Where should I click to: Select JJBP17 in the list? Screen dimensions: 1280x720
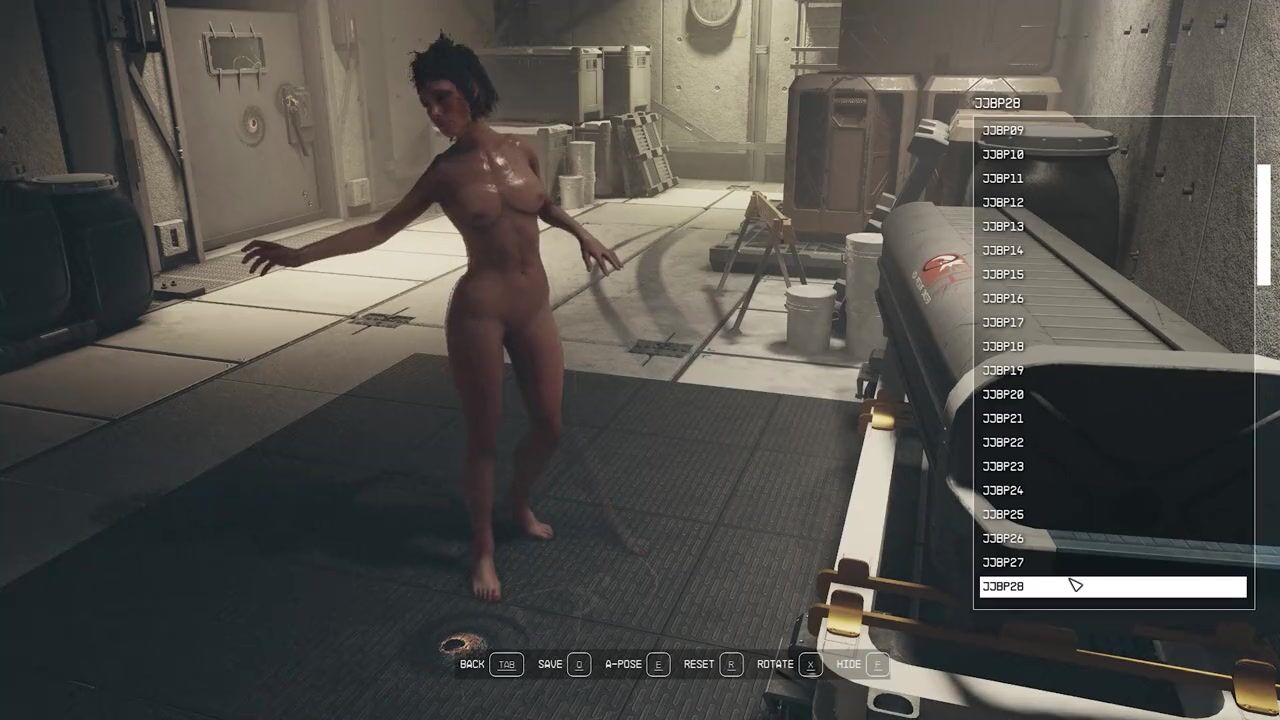point(1003,323)
